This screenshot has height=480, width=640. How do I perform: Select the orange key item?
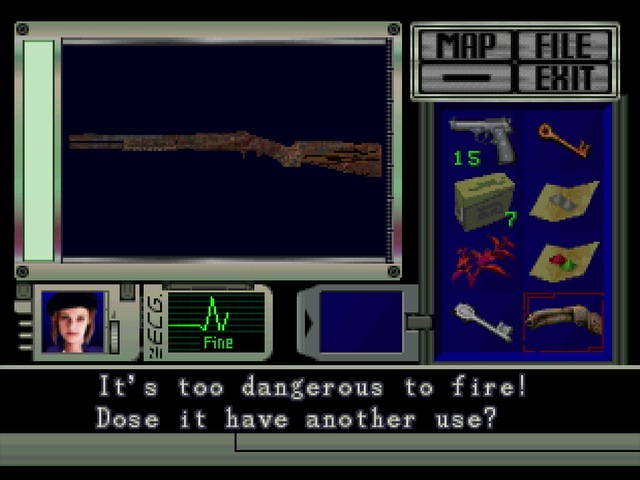point(563,139)
